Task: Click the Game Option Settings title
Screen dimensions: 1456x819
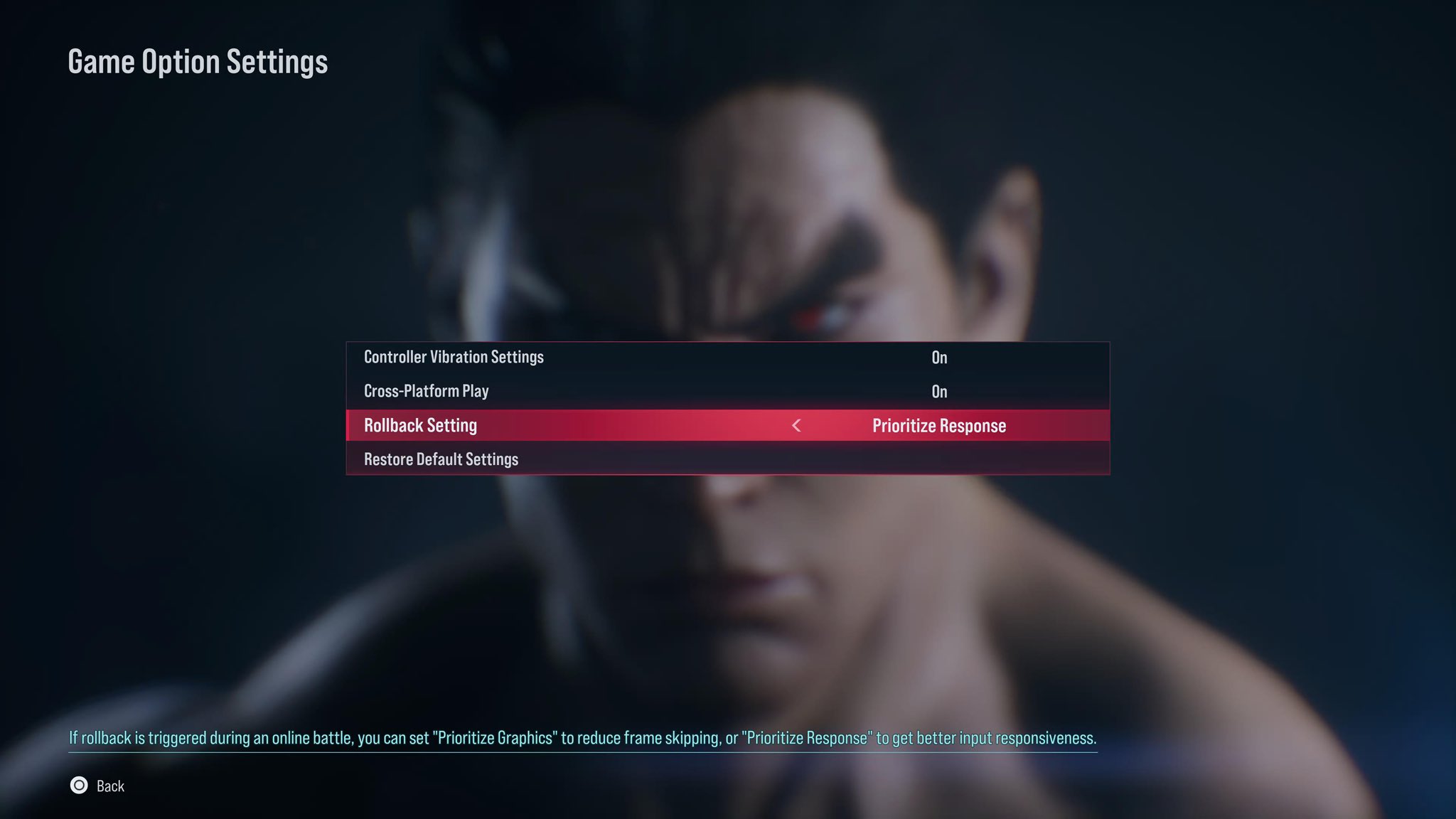Action: [198, 61]
